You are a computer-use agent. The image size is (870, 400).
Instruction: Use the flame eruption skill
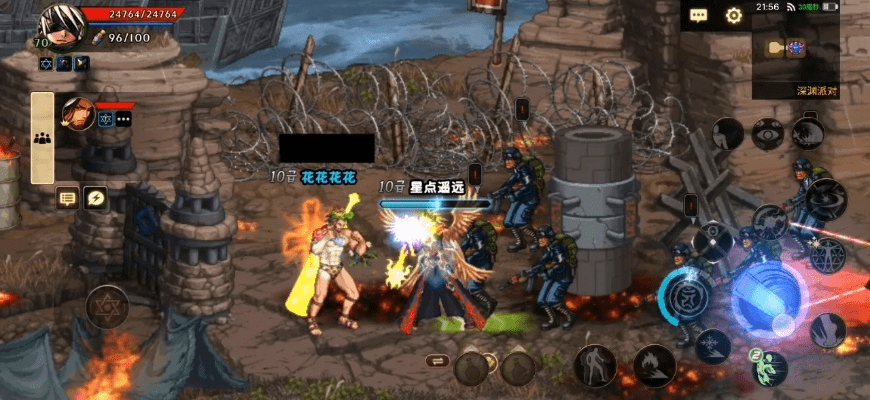point(654,365)
